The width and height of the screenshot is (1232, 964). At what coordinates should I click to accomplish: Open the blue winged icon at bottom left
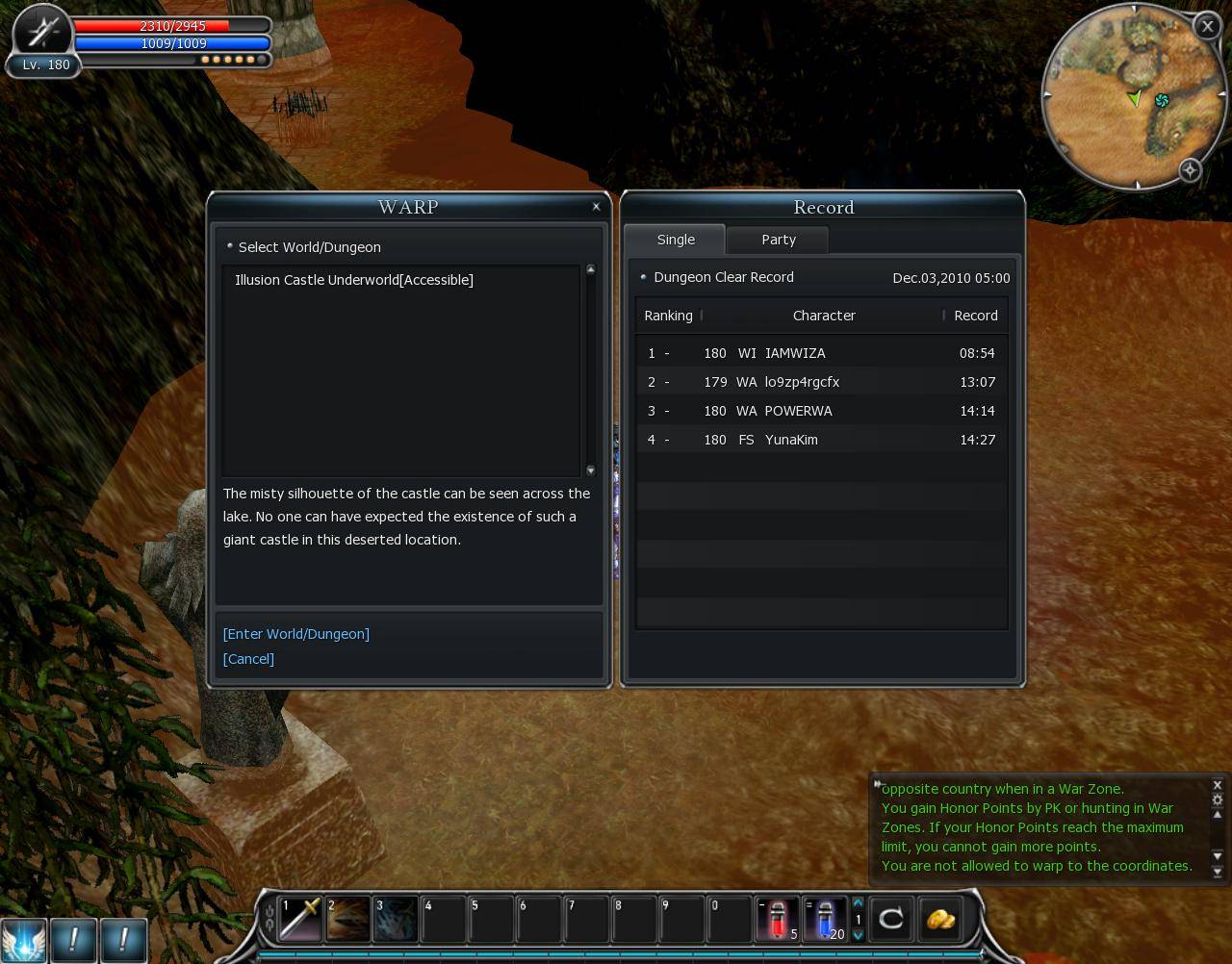[x=23, y=940]
